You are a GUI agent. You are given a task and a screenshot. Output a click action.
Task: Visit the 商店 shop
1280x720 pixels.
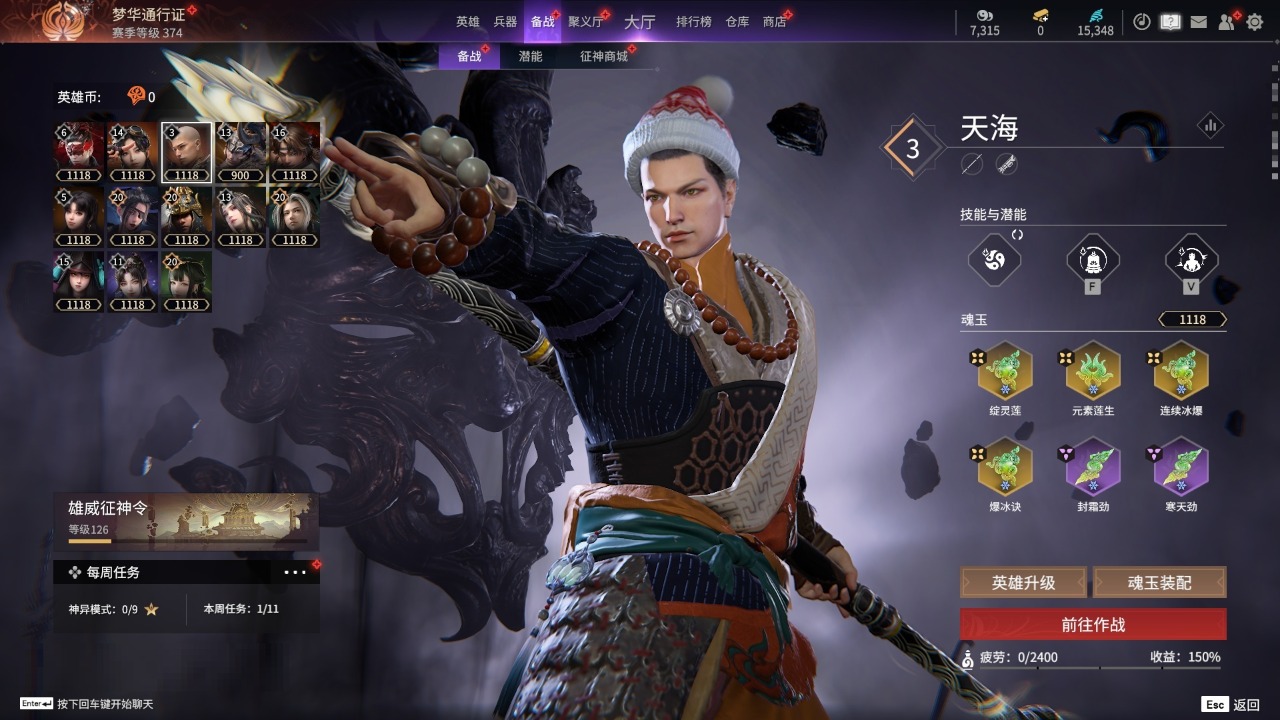pyautogui.click(x=774, y=21)
